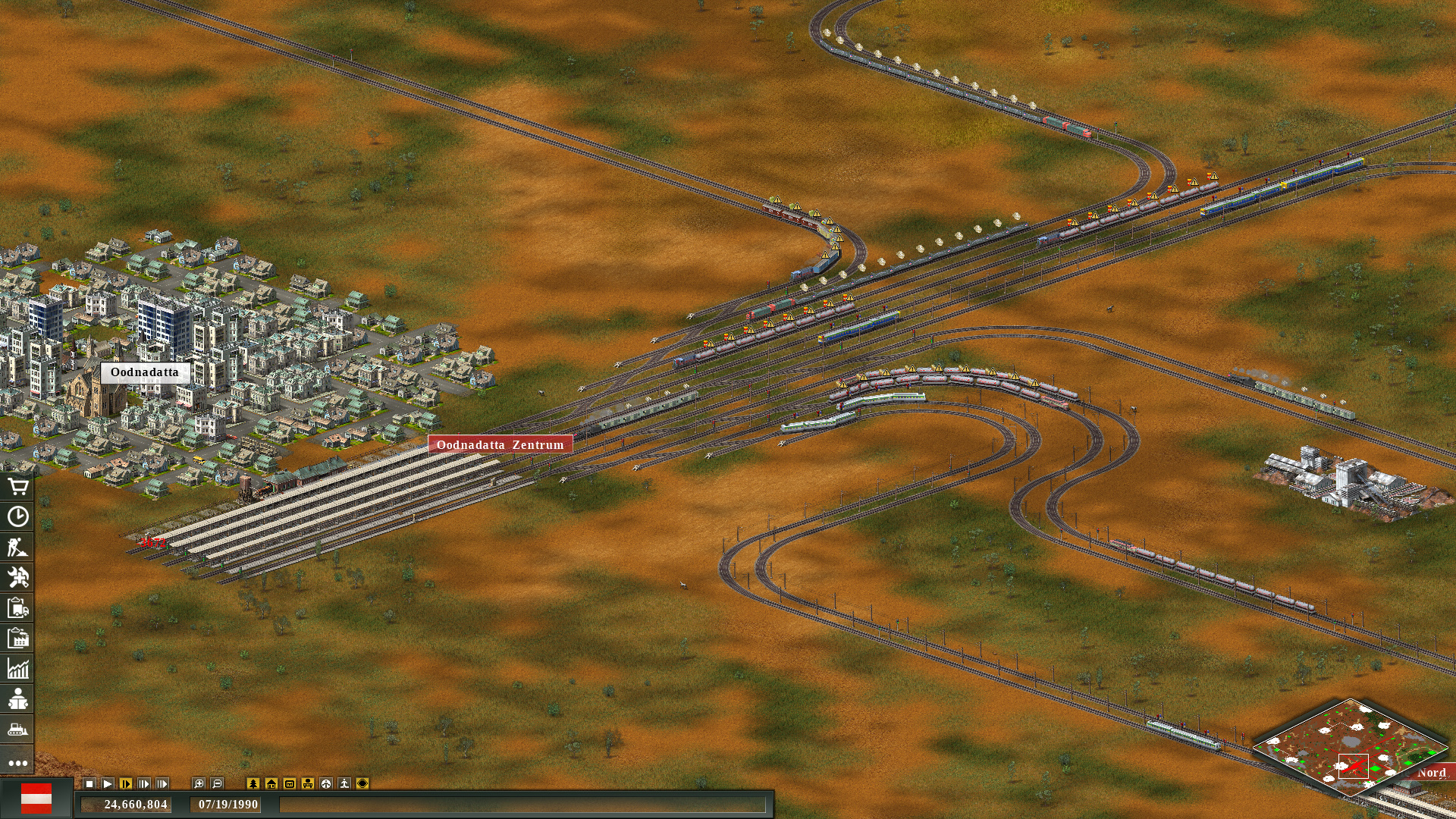Toggle building visibility on the map

point(271,785)
